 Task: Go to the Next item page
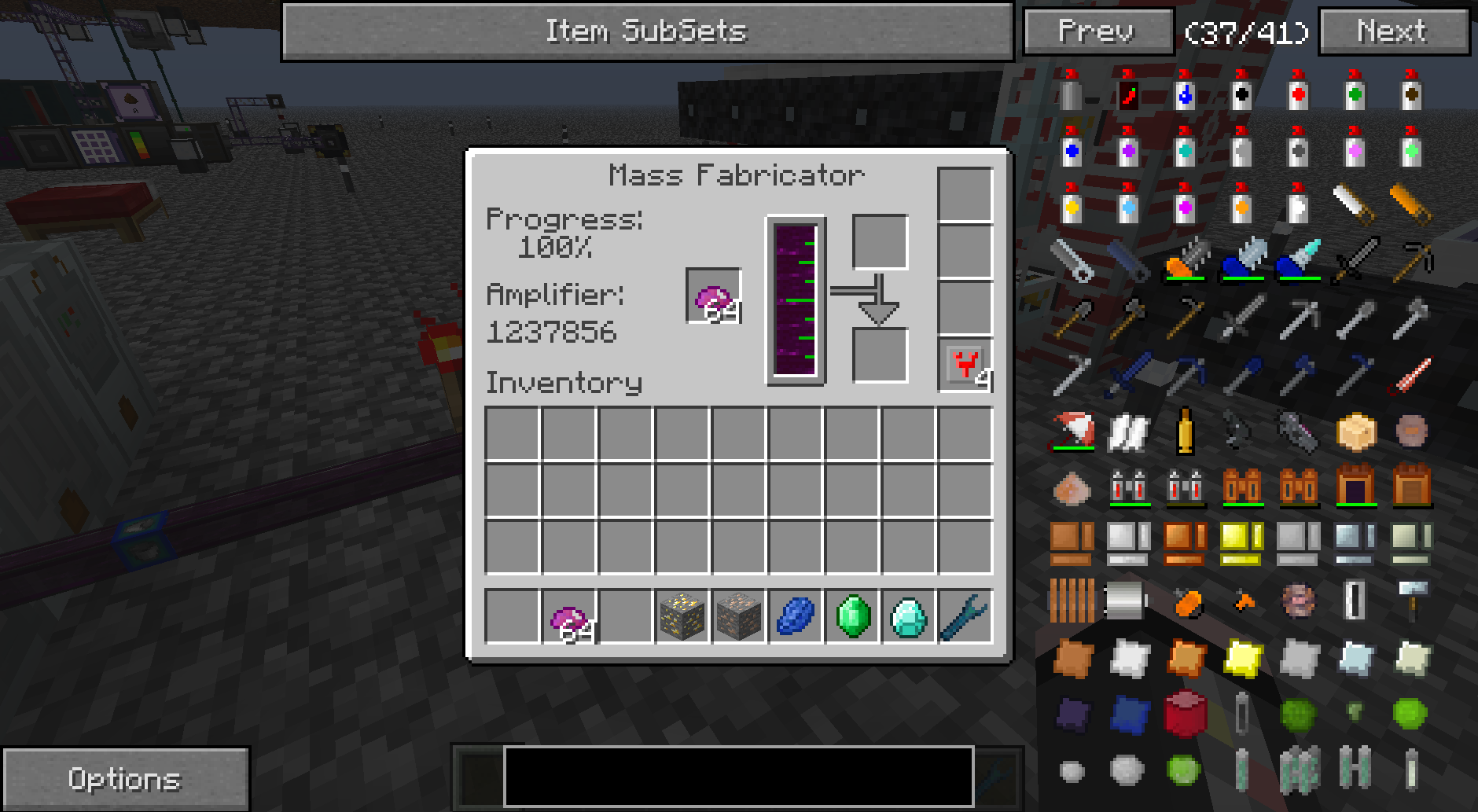pyautogui.click(x=1393, y=32)
